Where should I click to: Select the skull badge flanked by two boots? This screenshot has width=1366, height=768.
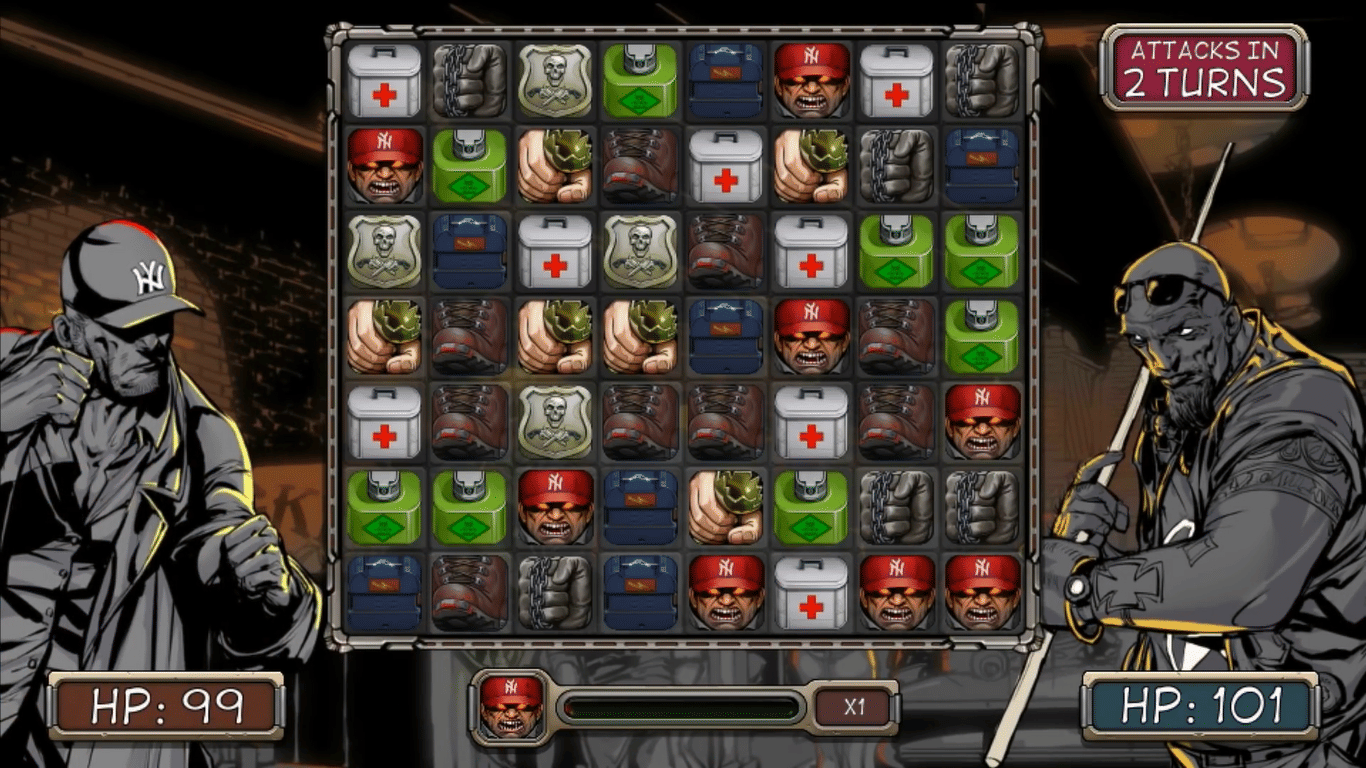tap(555, 421)
